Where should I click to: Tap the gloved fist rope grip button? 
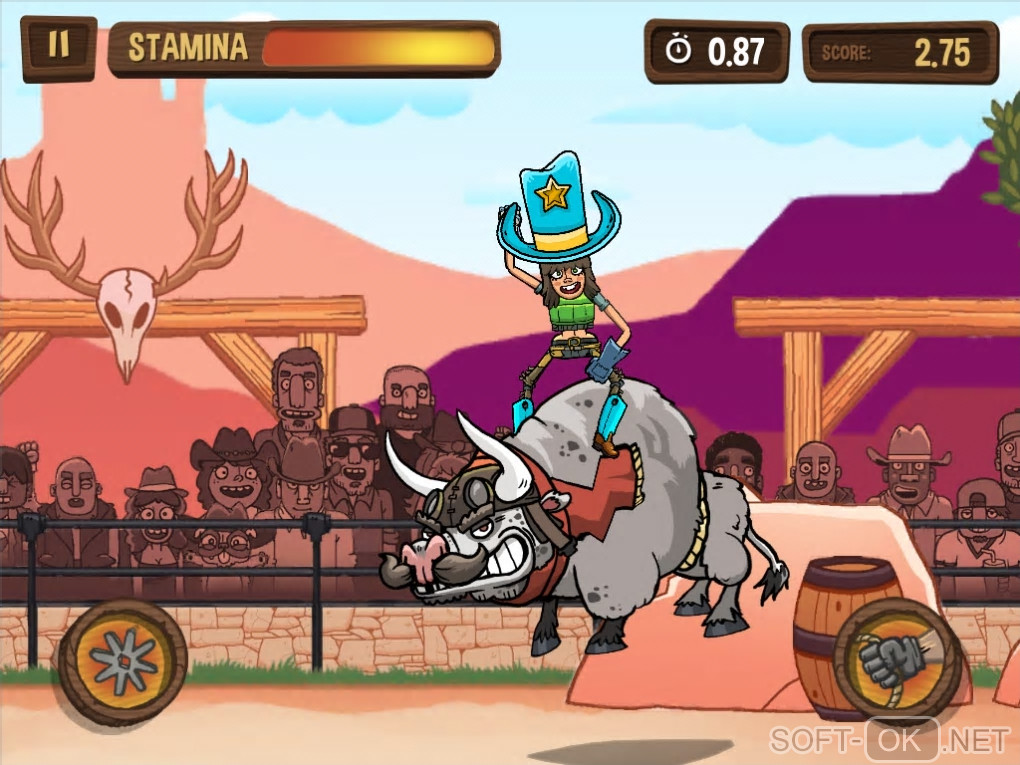point(897,659)
